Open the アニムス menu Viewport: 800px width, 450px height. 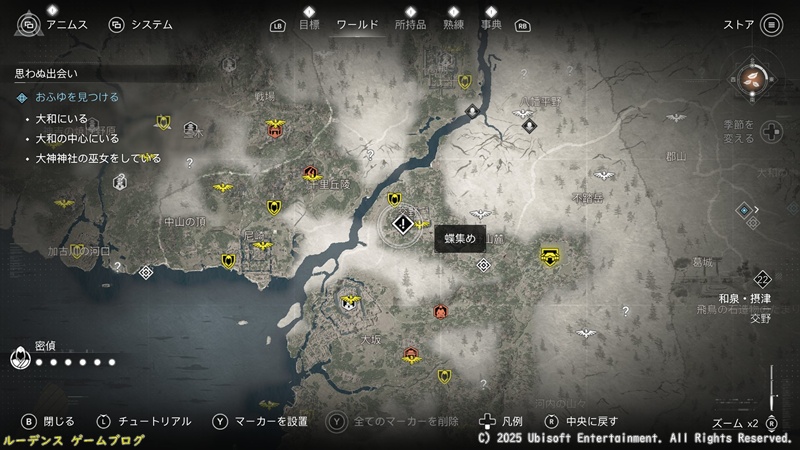[x=60, y=24]
